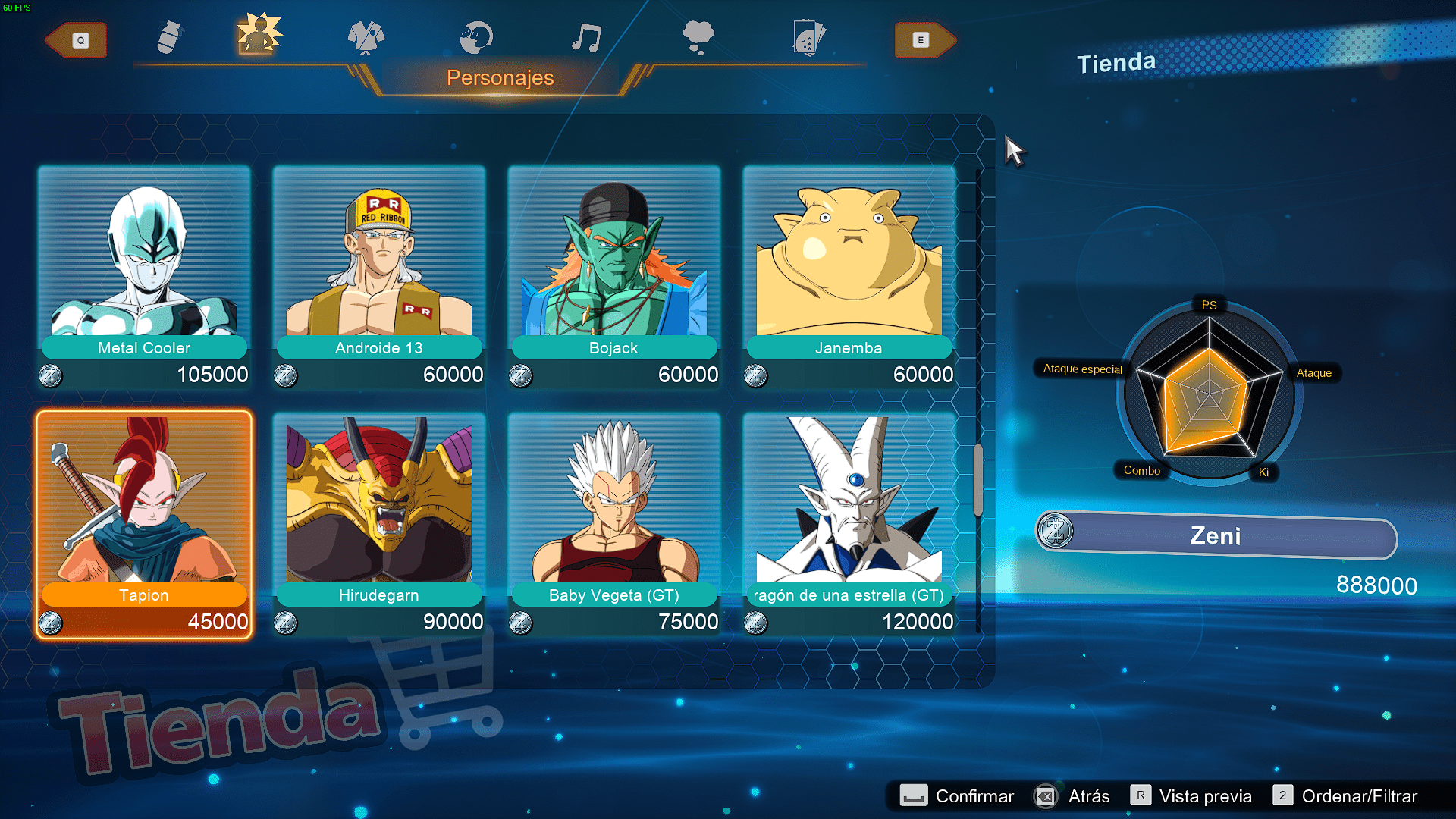
Task: Open the Ordenar/Filtrar sorting option
Action: coord(1345,796)
